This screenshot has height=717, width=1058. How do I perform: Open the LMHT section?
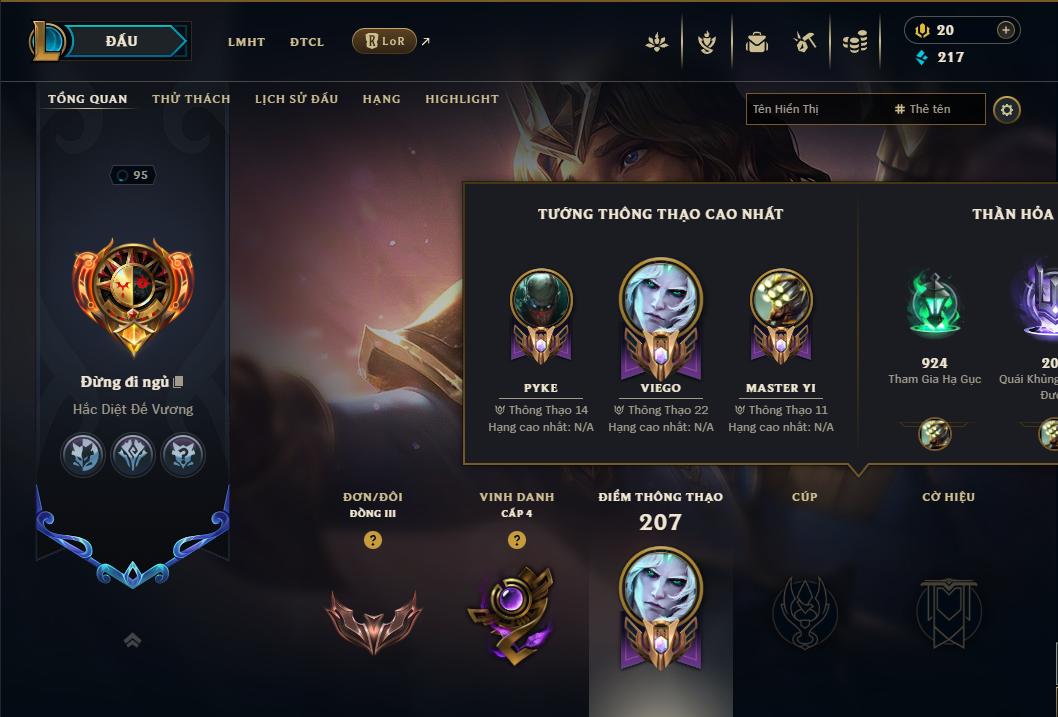[x=246, y=42]
